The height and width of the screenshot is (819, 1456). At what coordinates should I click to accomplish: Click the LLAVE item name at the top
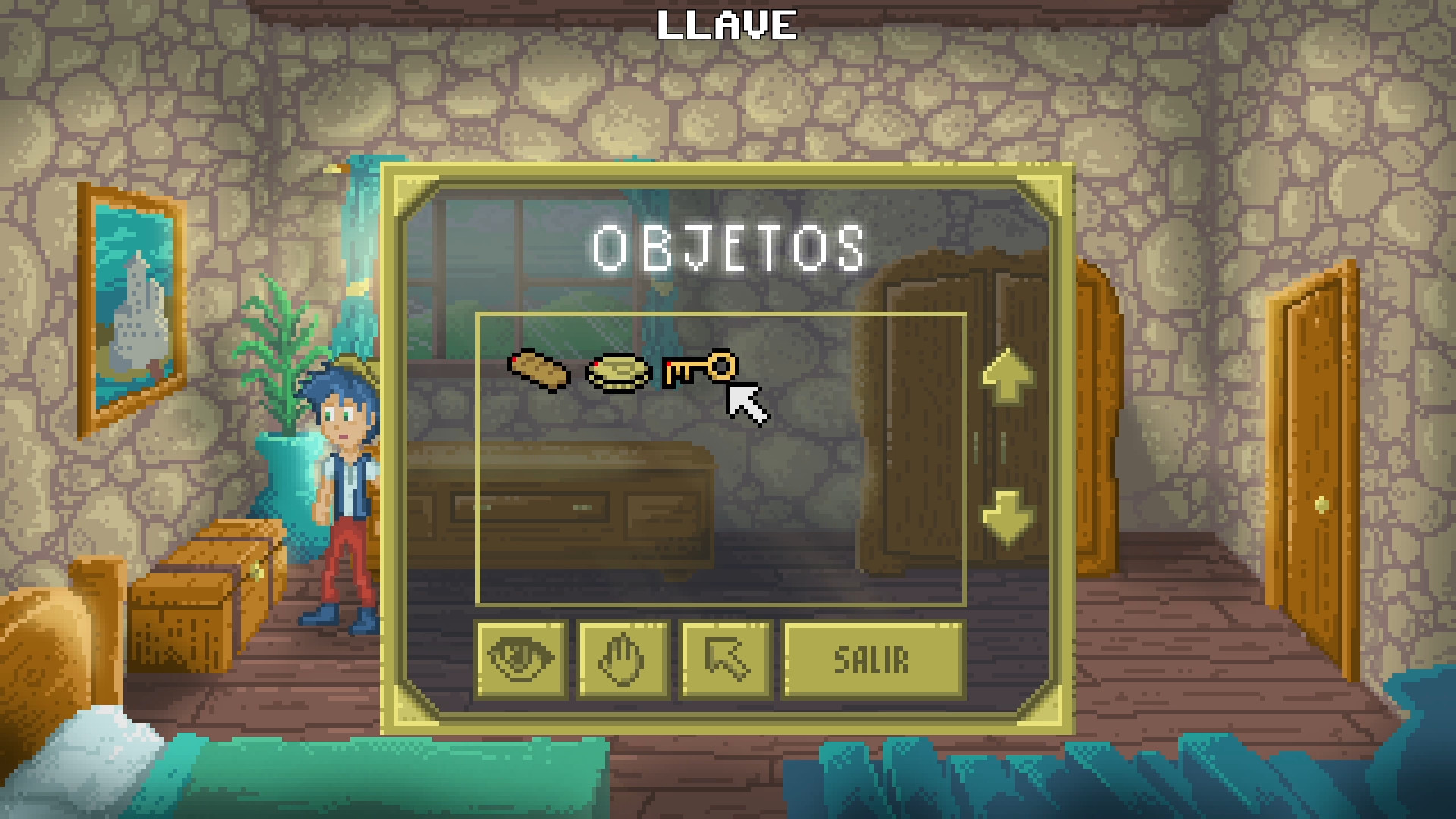(x=727, y=24)
